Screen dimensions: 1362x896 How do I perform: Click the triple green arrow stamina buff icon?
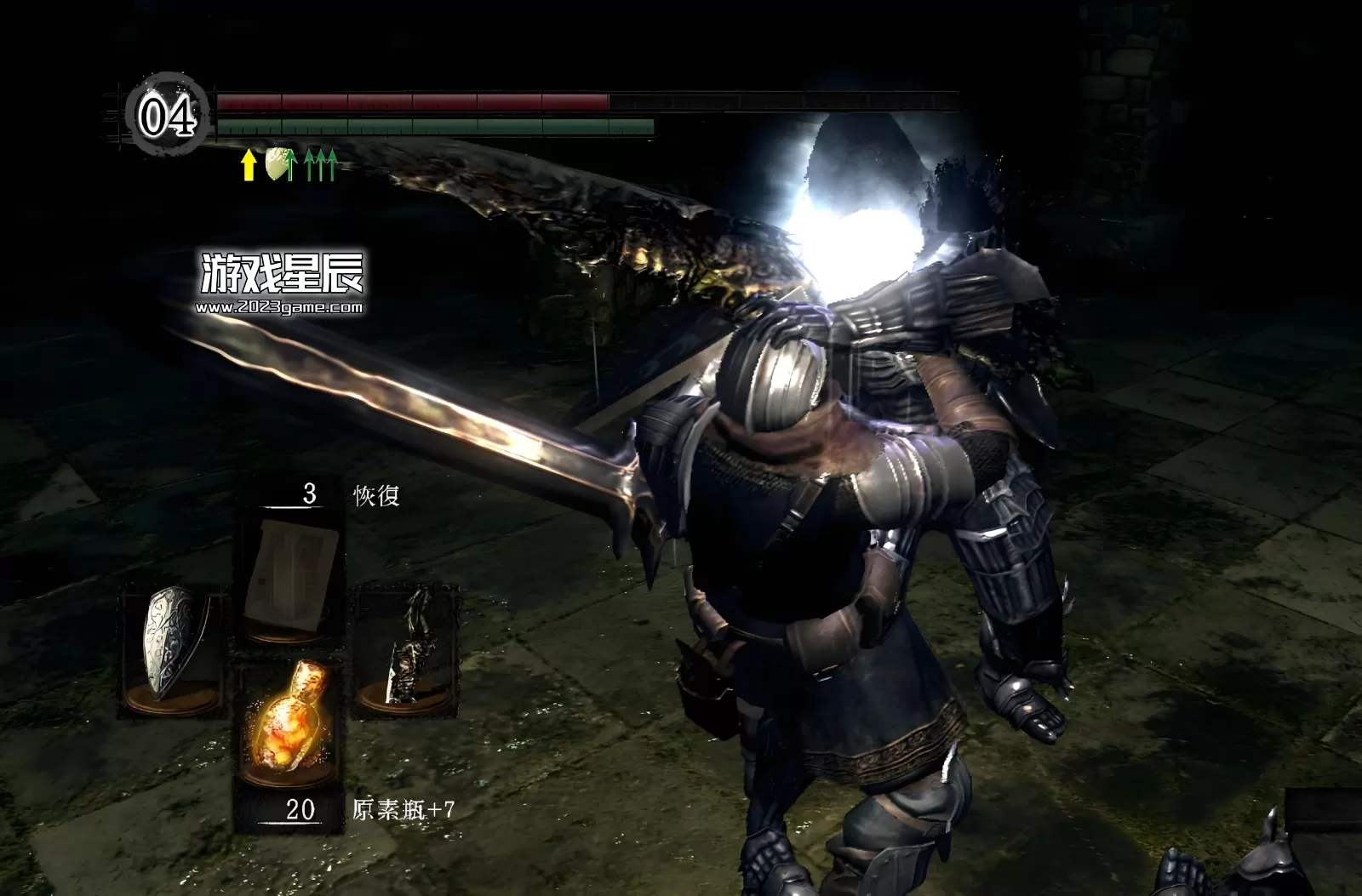321,165
